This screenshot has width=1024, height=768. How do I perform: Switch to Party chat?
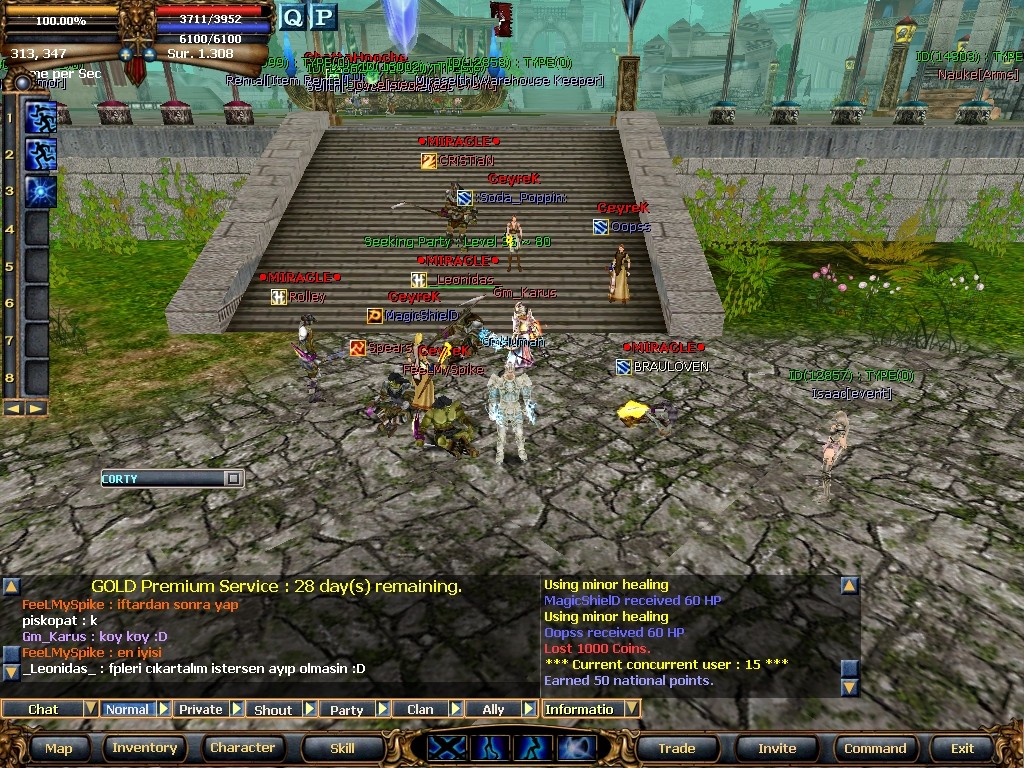click(346, 709)
